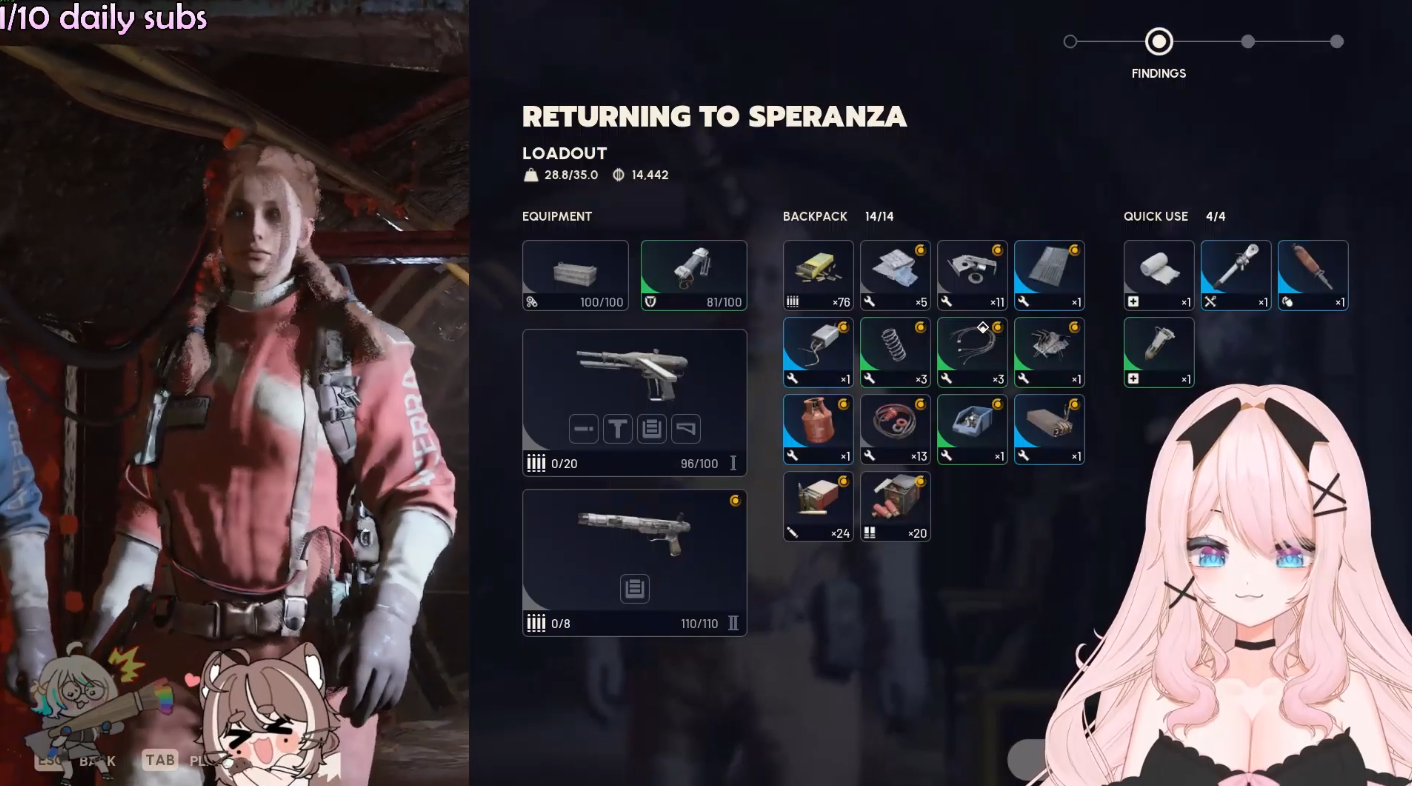Choose the coiled rubber hose stack x13
Viewport: 1412px width, 786px height.
[895, 429]
